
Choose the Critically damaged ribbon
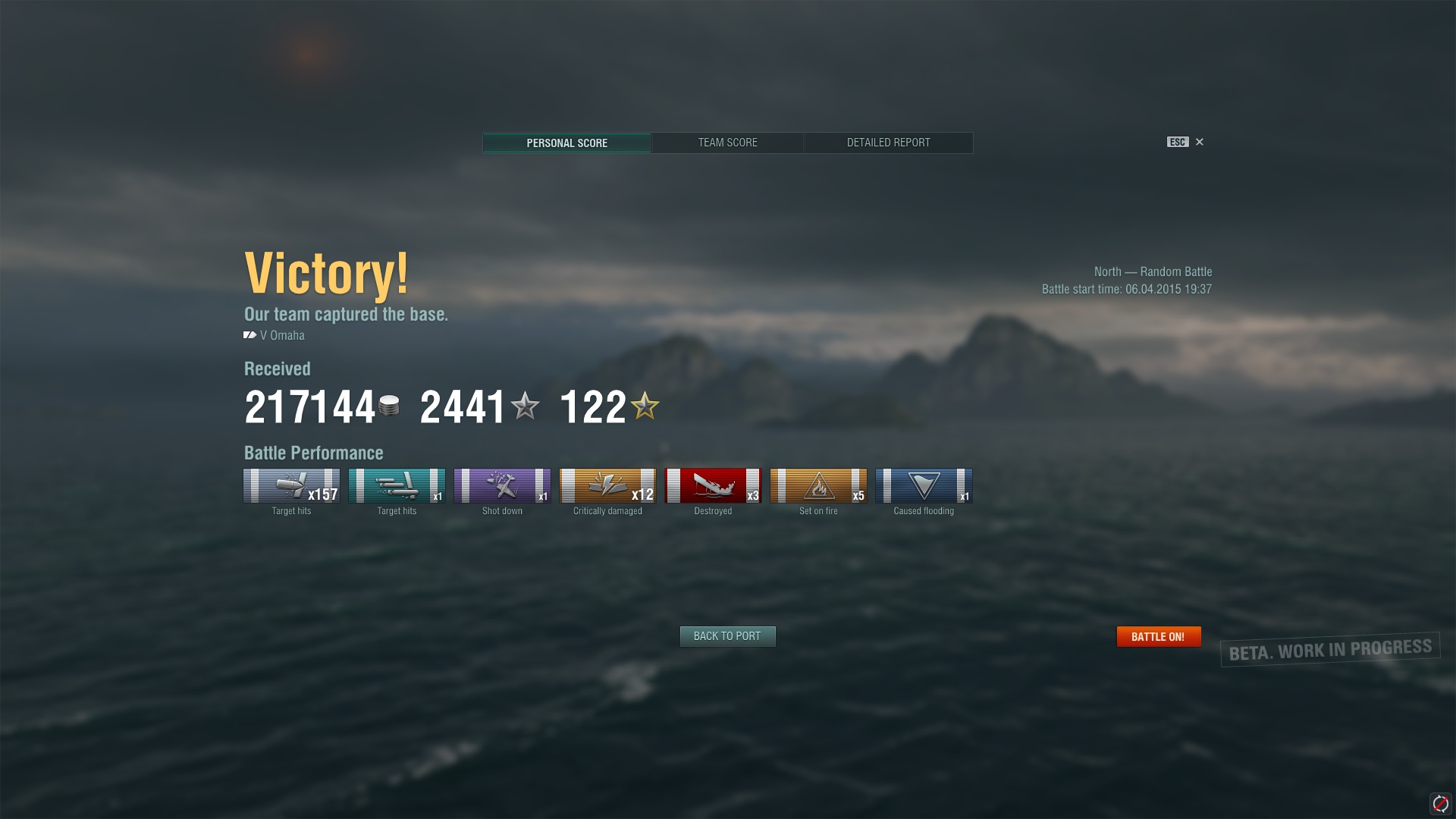[607, 486]
